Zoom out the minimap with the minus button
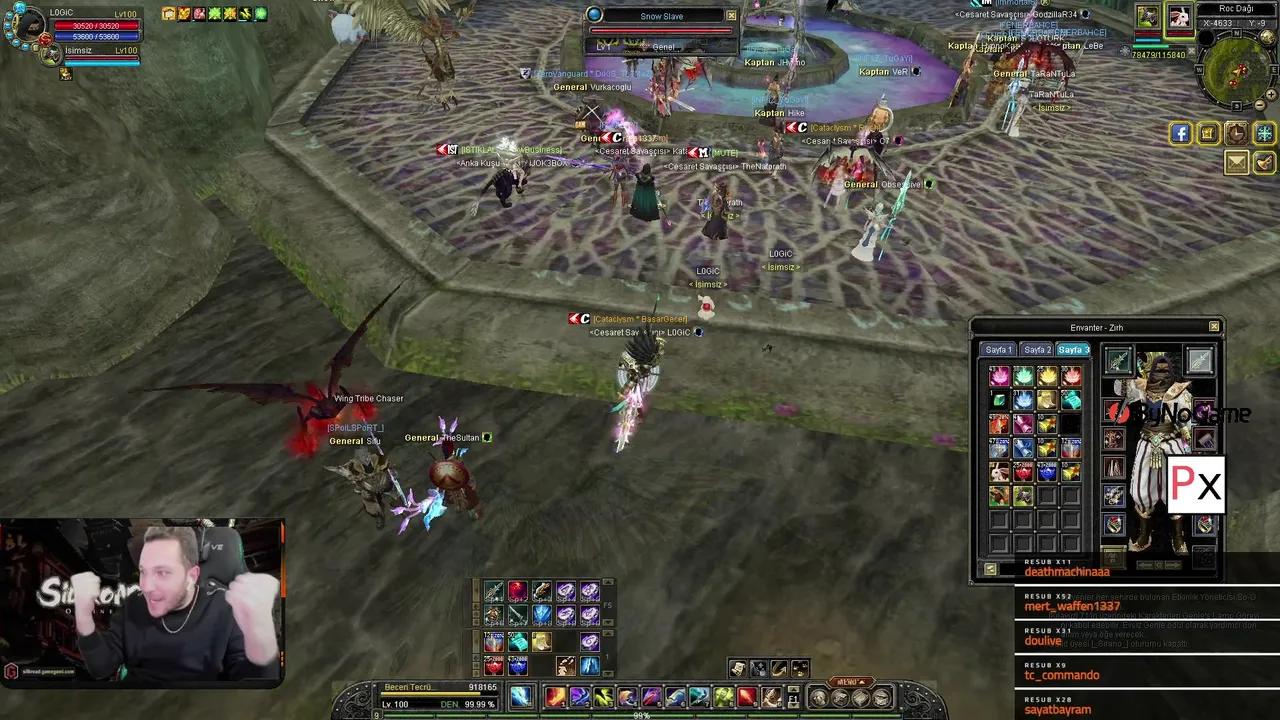 (x=1259, y=106)
